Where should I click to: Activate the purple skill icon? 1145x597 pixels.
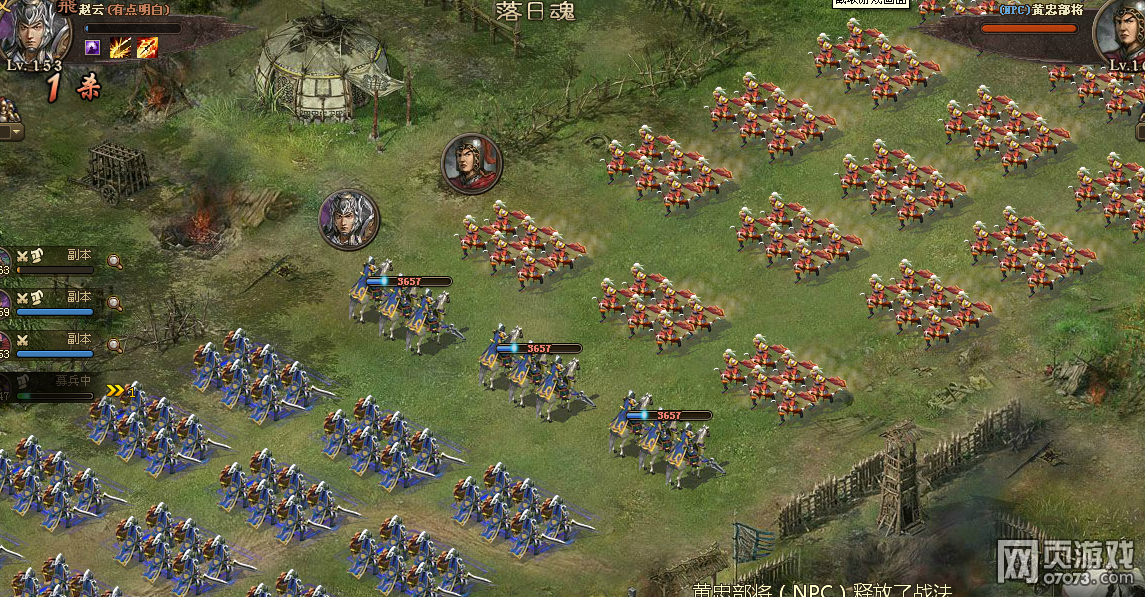tap(93, 47)
